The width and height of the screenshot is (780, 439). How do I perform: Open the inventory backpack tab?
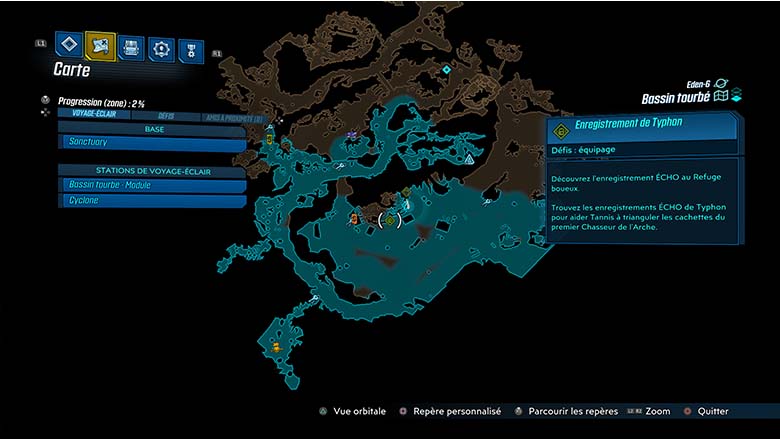131,46
